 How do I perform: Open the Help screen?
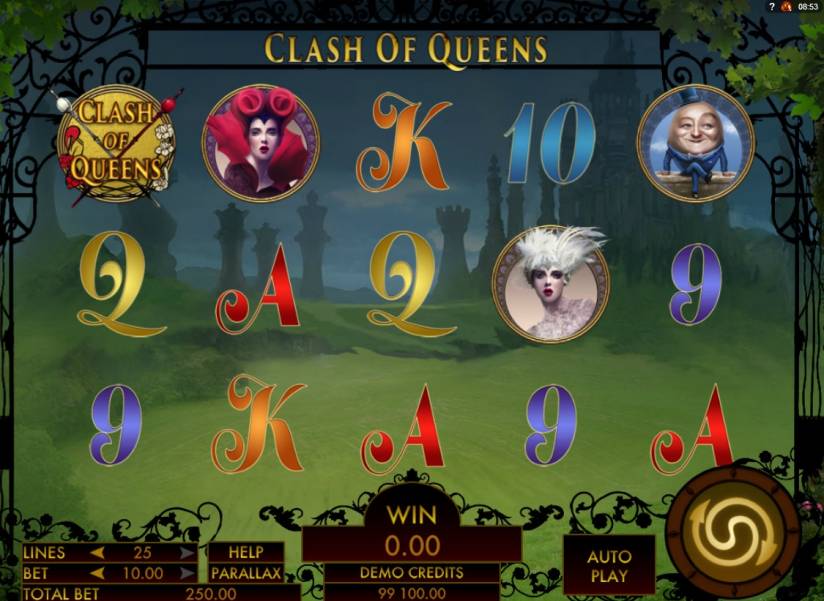tap(245, 552)
